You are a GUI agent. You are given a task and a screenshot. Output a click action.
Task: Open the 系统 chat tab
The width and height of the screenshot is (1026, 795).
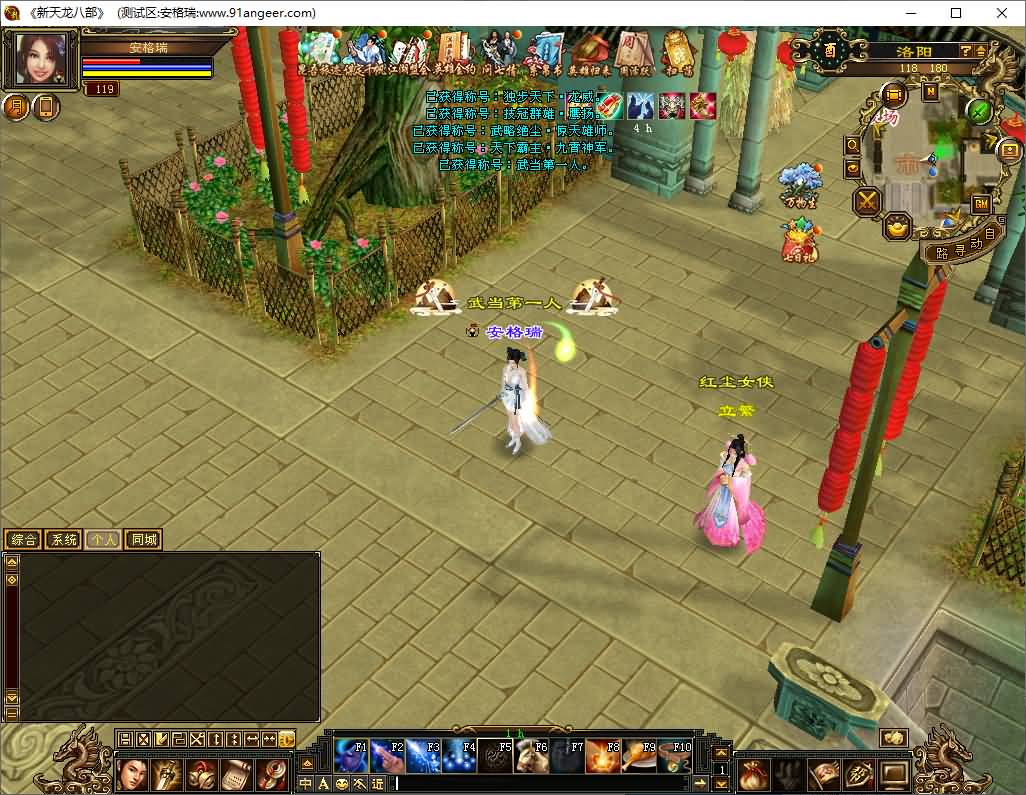(x=63, y=540)
